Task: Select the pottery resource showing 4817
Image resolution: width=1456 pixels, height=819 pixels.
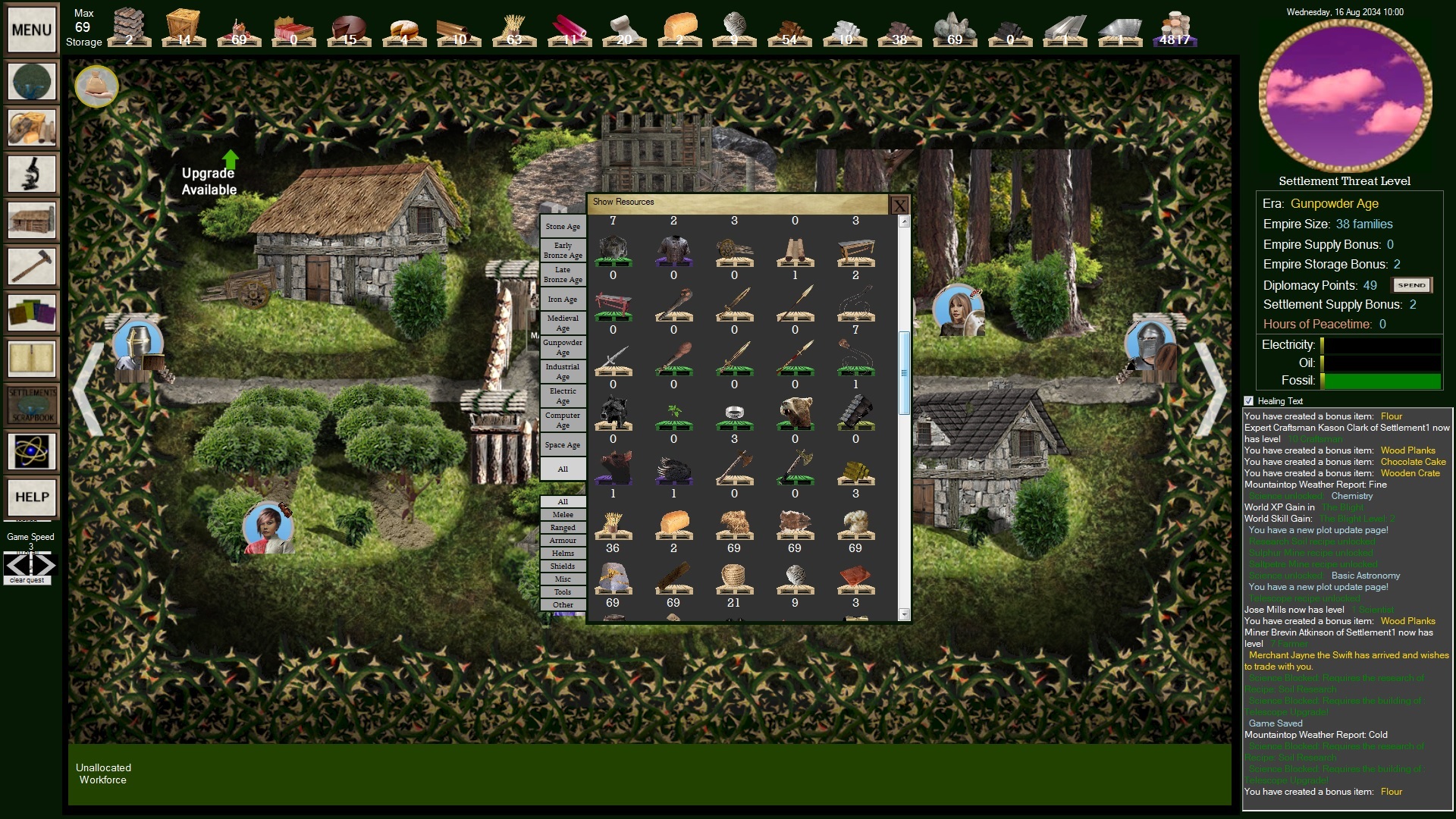Action: [1177, 29]
